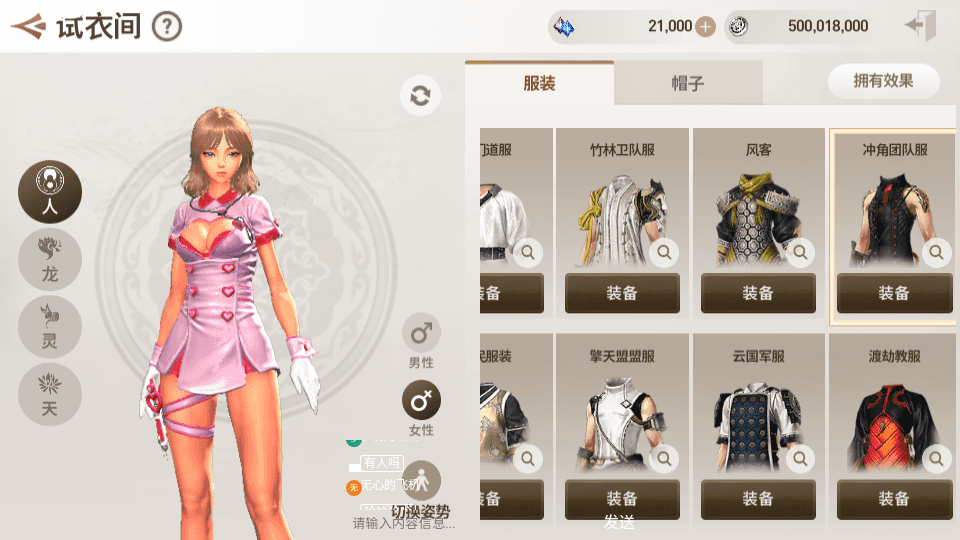Equip the 竹林卫队服 outfit

622,293
